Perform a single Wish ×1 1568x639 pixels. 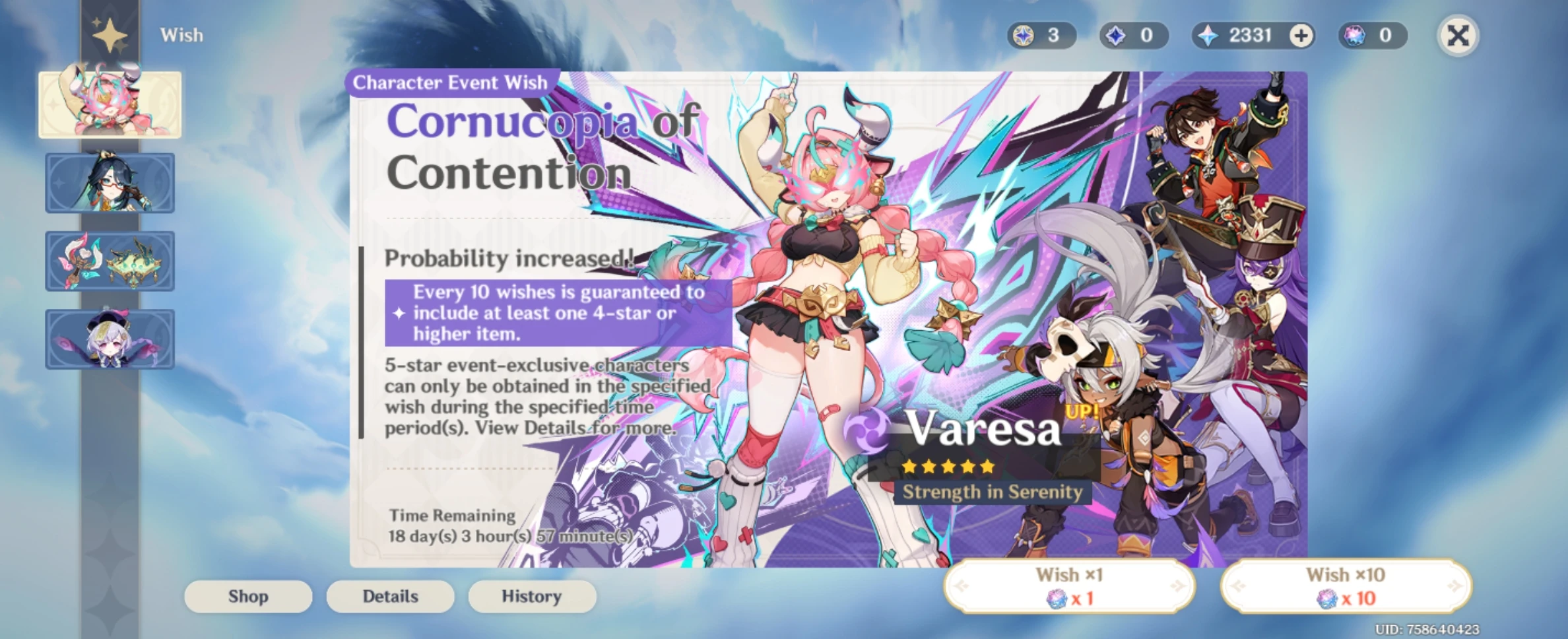1069,588
